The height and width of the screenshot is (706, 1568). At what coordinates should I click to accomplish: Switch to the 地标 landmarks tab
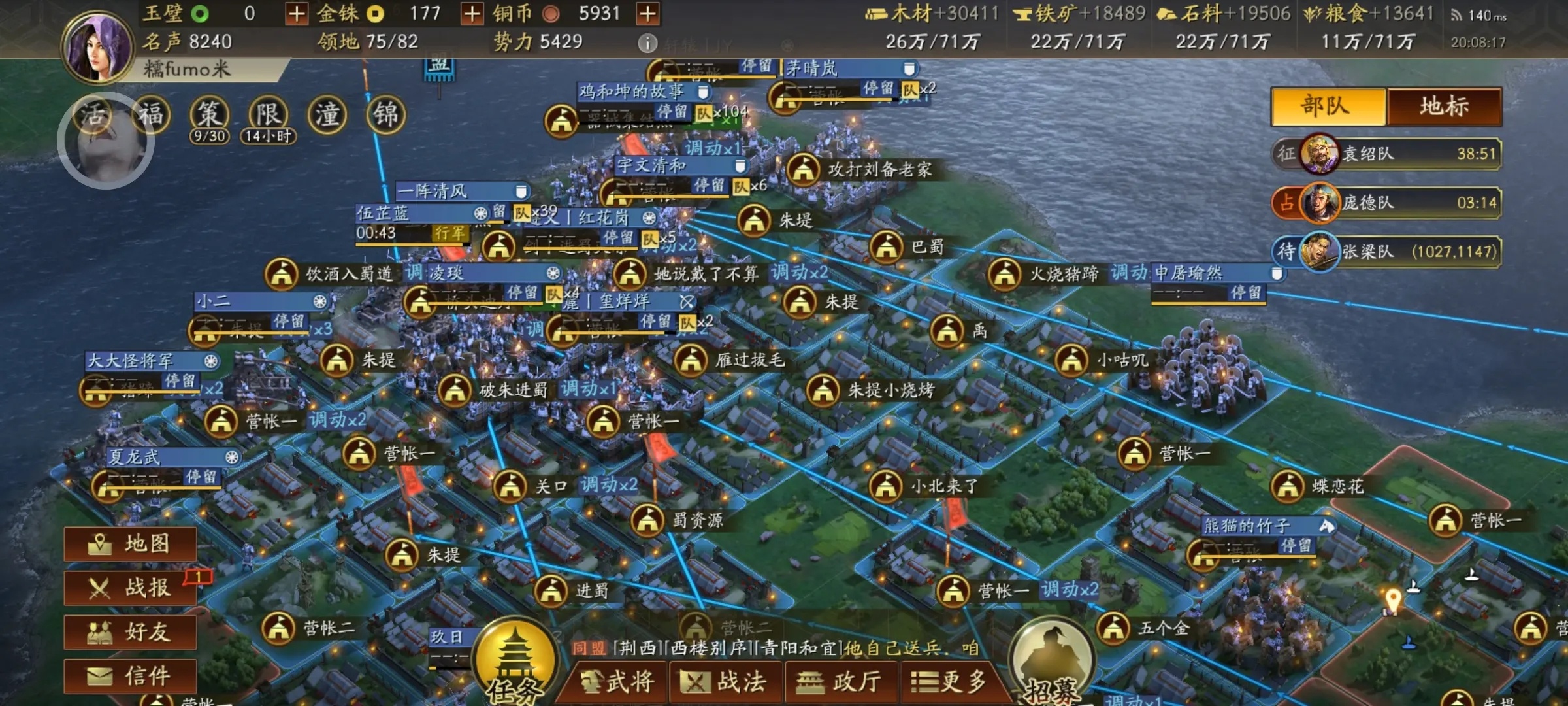tap(1444, 107)
